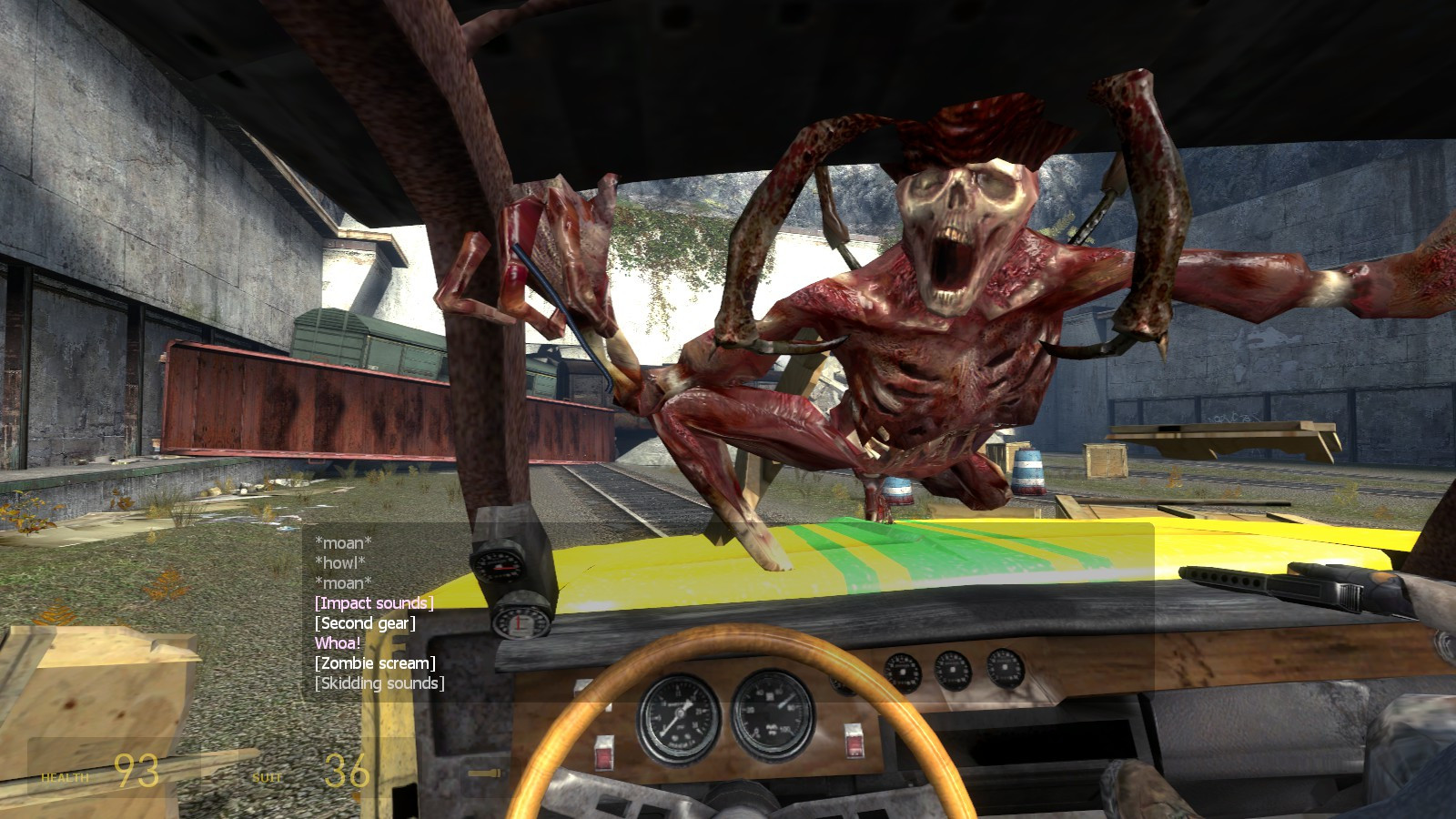Toggle the flashlight icon in the suit HUD
The height and width of the screenshot is (819, 1456).
tap(483, 772)
